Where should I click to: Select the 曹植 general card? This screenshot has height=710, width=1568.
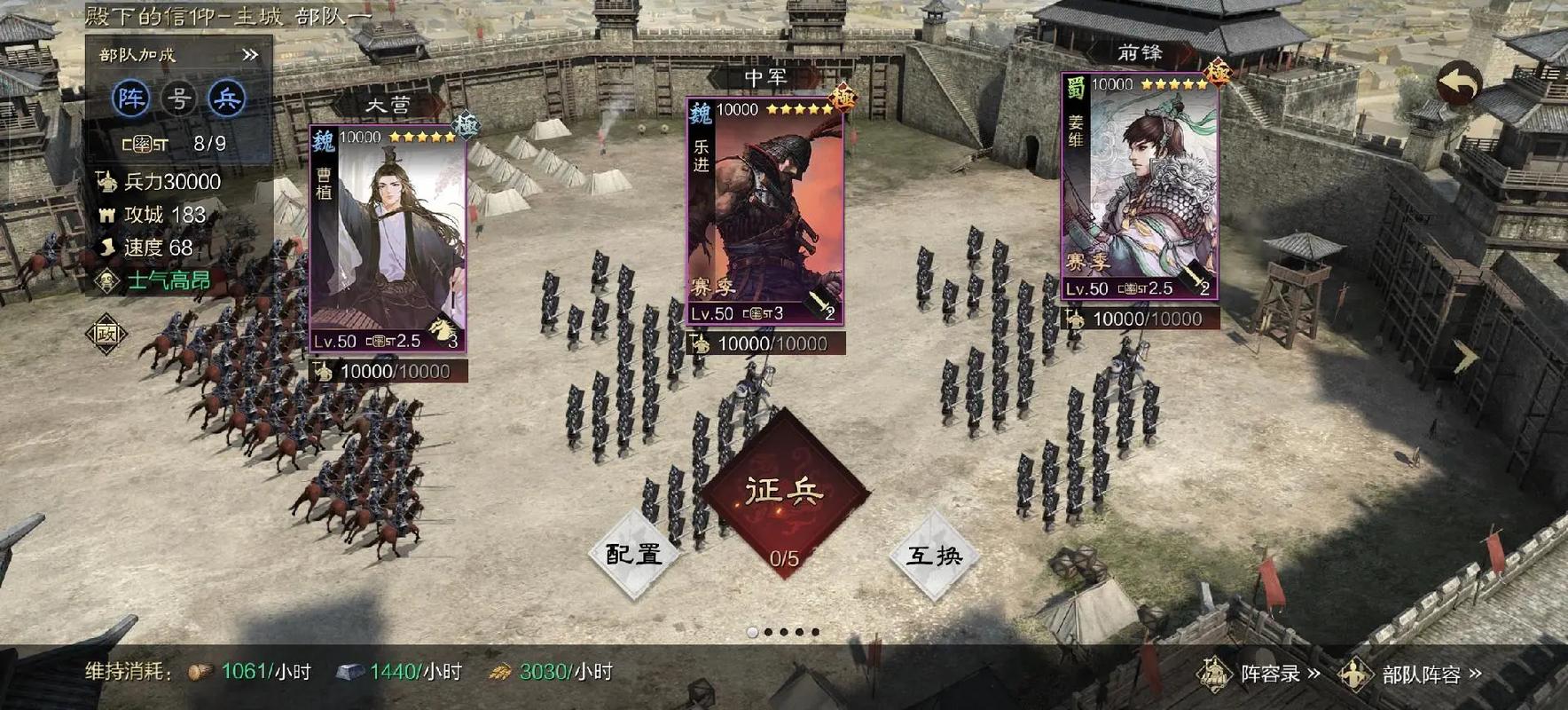pyautogui.click(x=388, y=240)
